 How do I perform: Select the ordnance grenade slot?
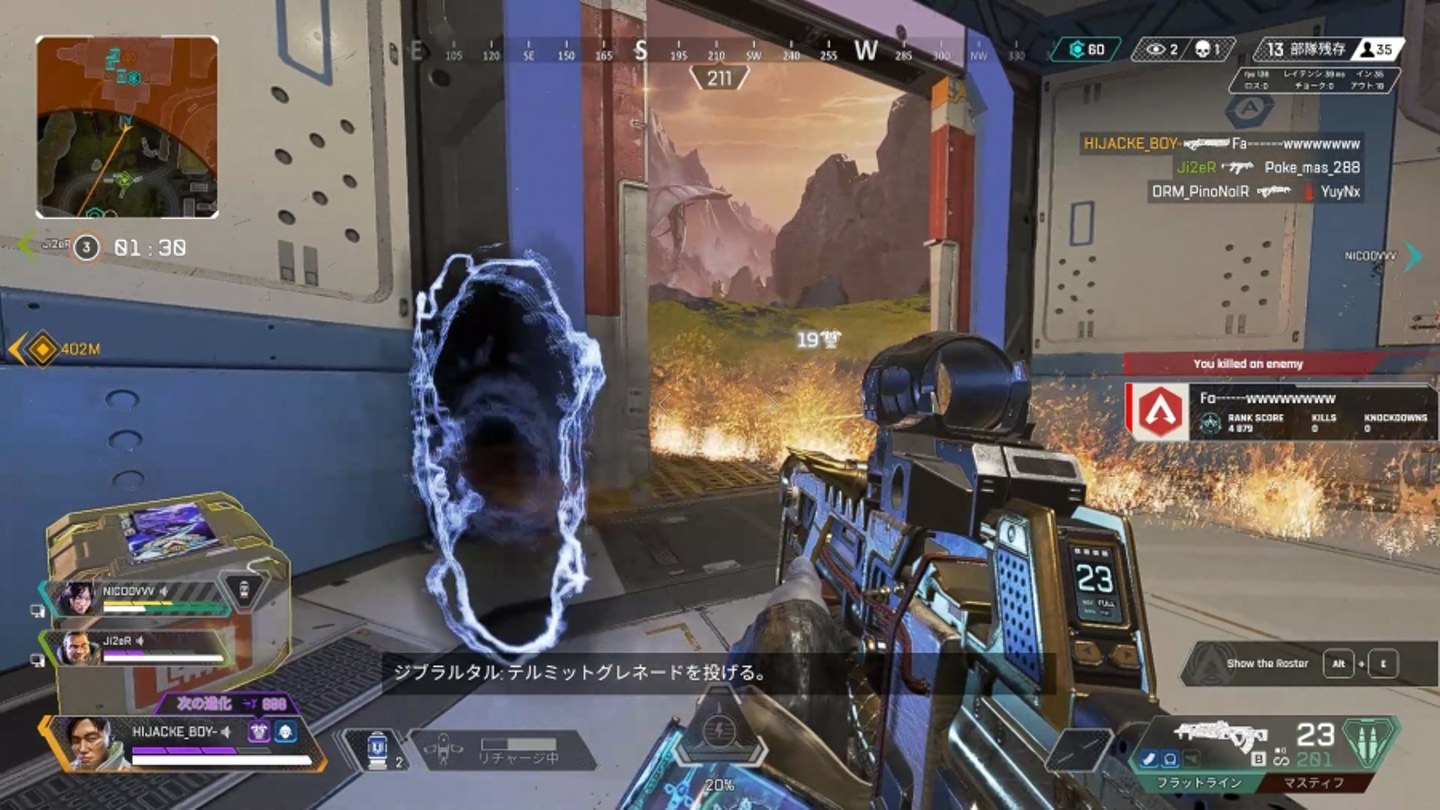tap(1079, 750)
